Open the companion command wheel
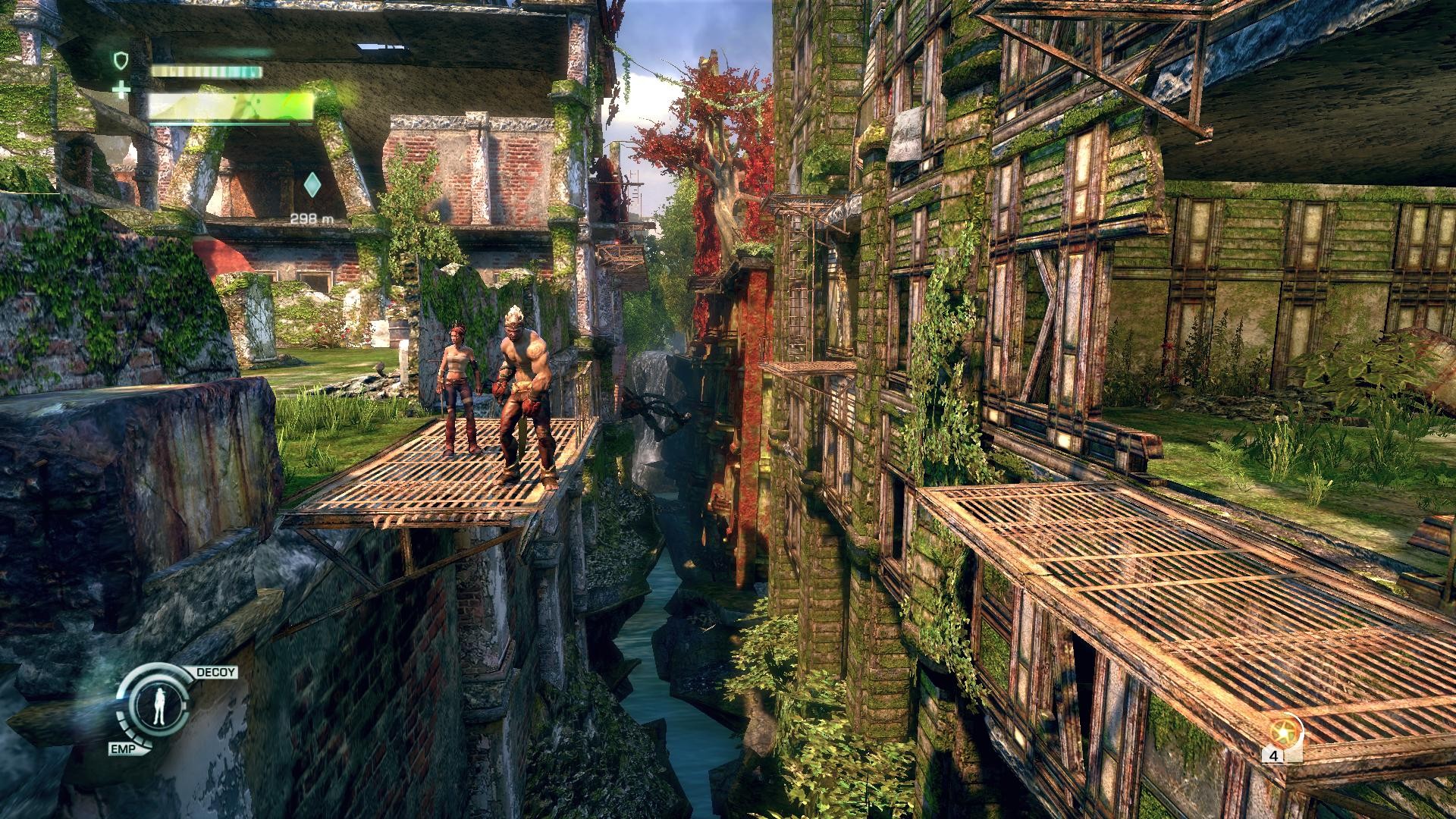 [158, 708]
